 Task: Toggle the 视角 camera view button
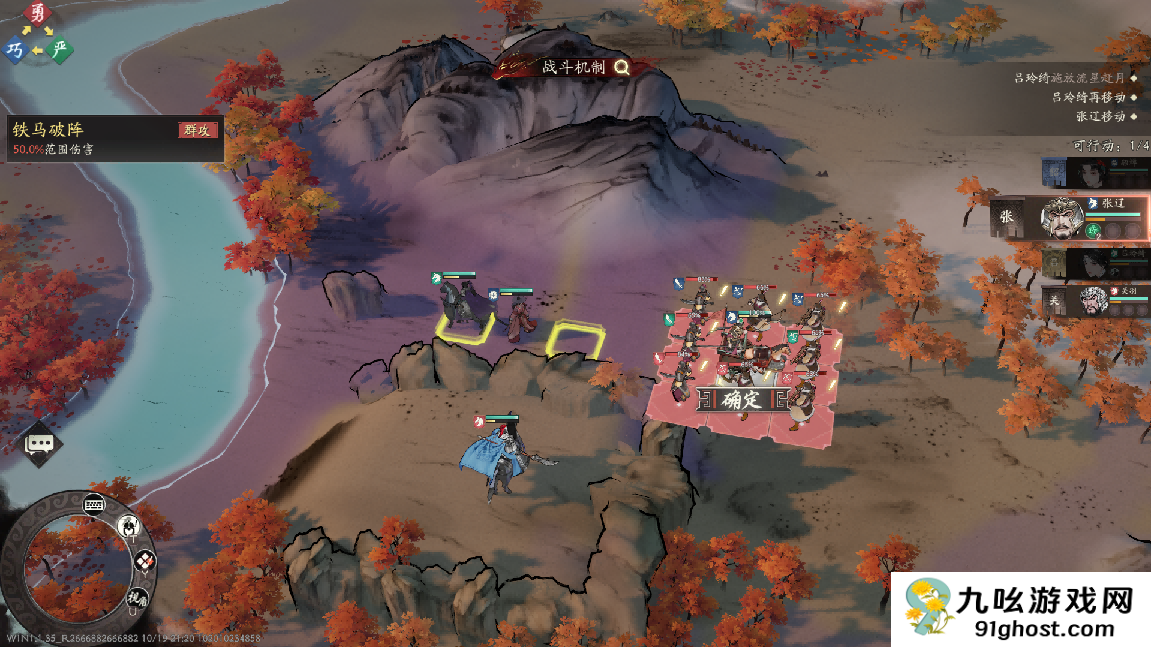coord(136,597)
